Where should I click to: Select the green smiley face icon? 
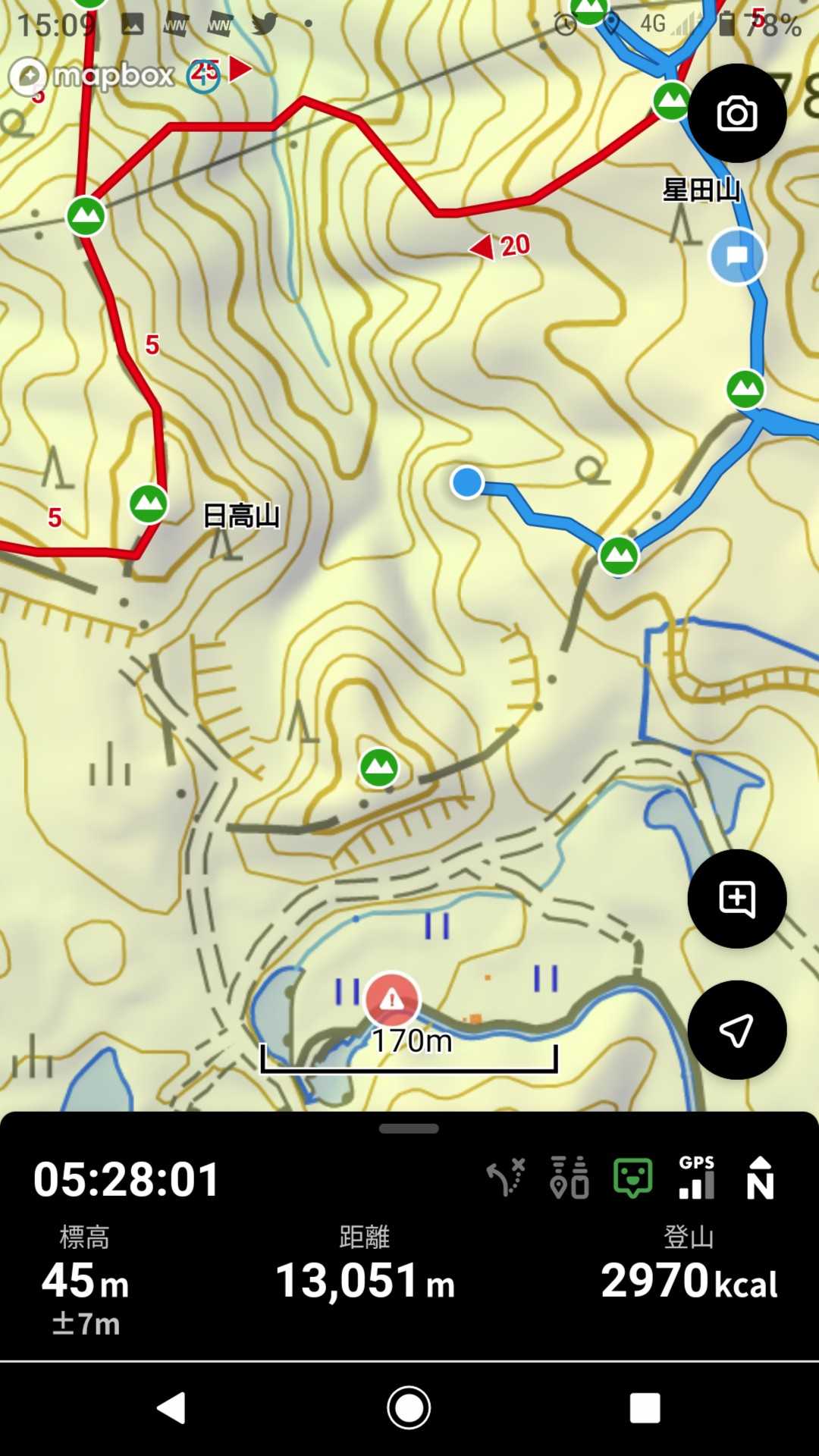click(x=632, y=1178)
